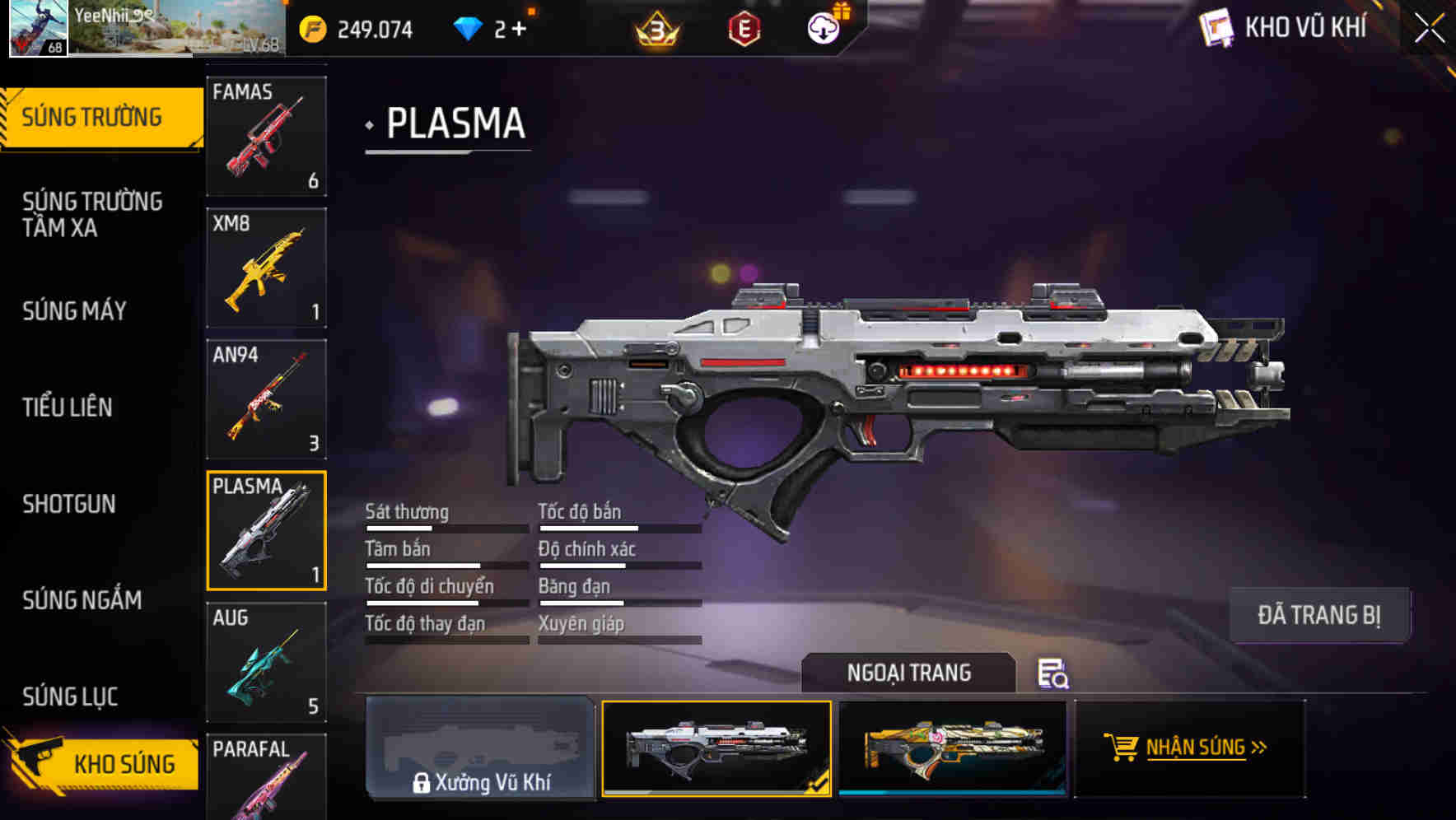The width and height of the screenshot is (1456, 820).
Task: Open the skin details magnifier icon
Action: click(1052, 674)
